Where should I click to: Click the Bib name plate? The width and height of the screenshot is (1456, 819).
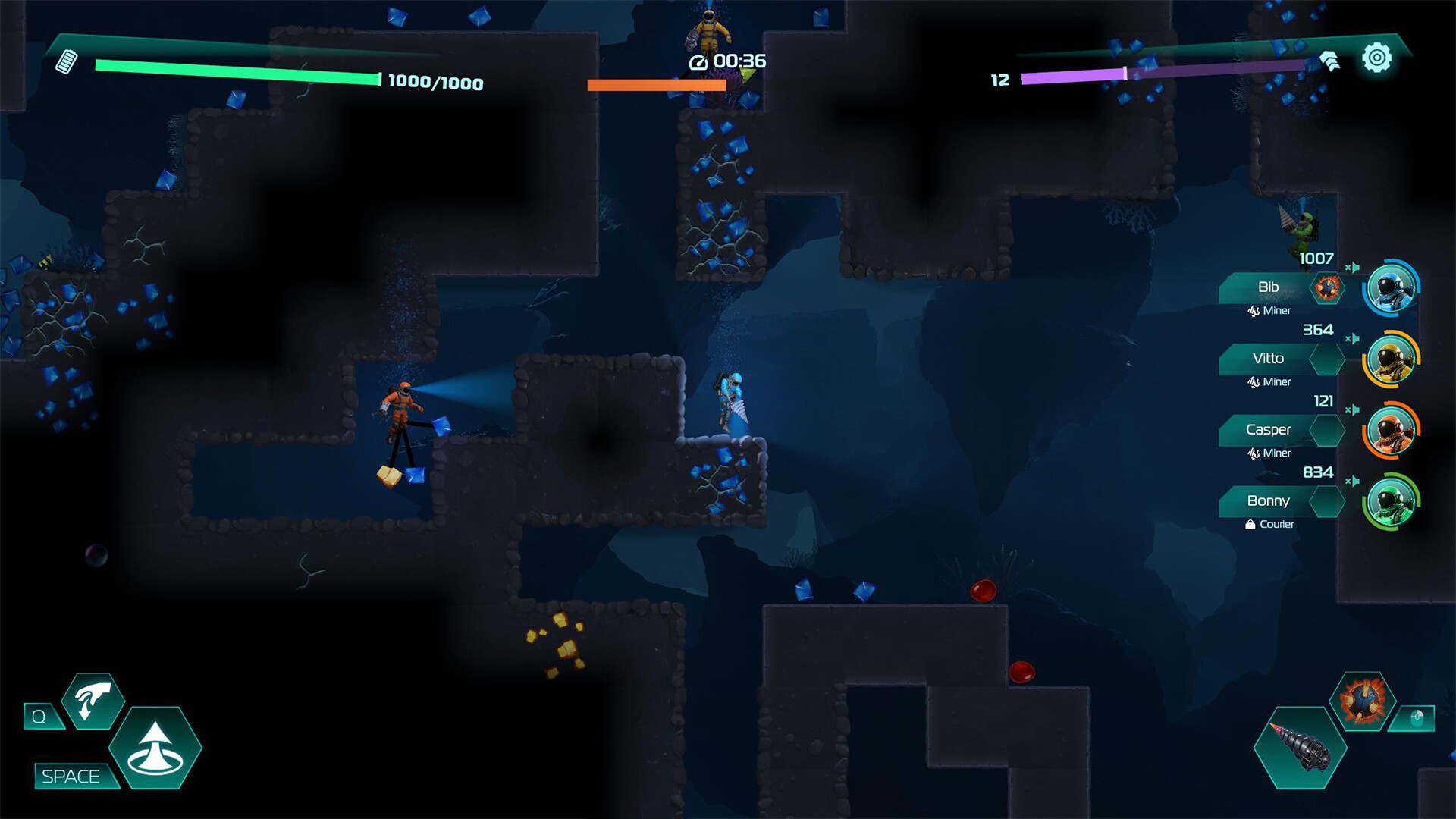click(x=1267, y=287)
